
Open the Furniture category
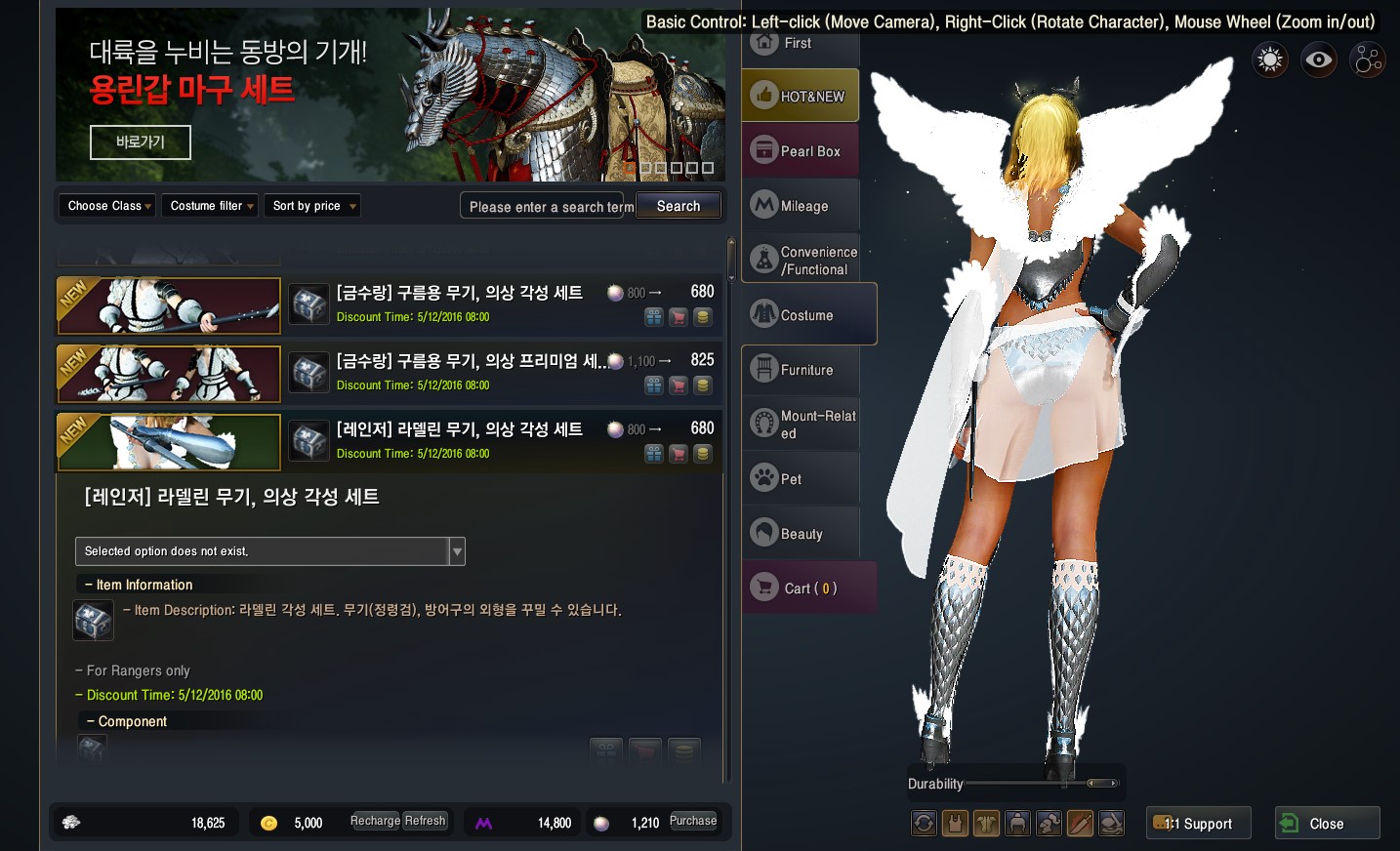pos(801,370)
